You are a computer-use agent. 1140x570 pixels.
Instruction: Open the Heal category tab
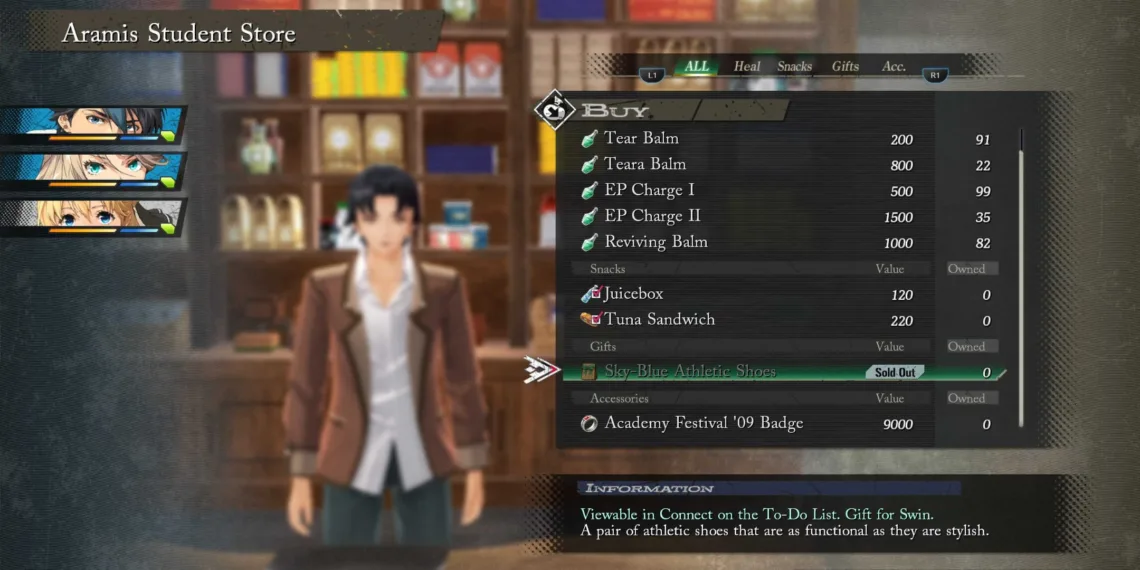pyautogui.click(x=747, y=67)
